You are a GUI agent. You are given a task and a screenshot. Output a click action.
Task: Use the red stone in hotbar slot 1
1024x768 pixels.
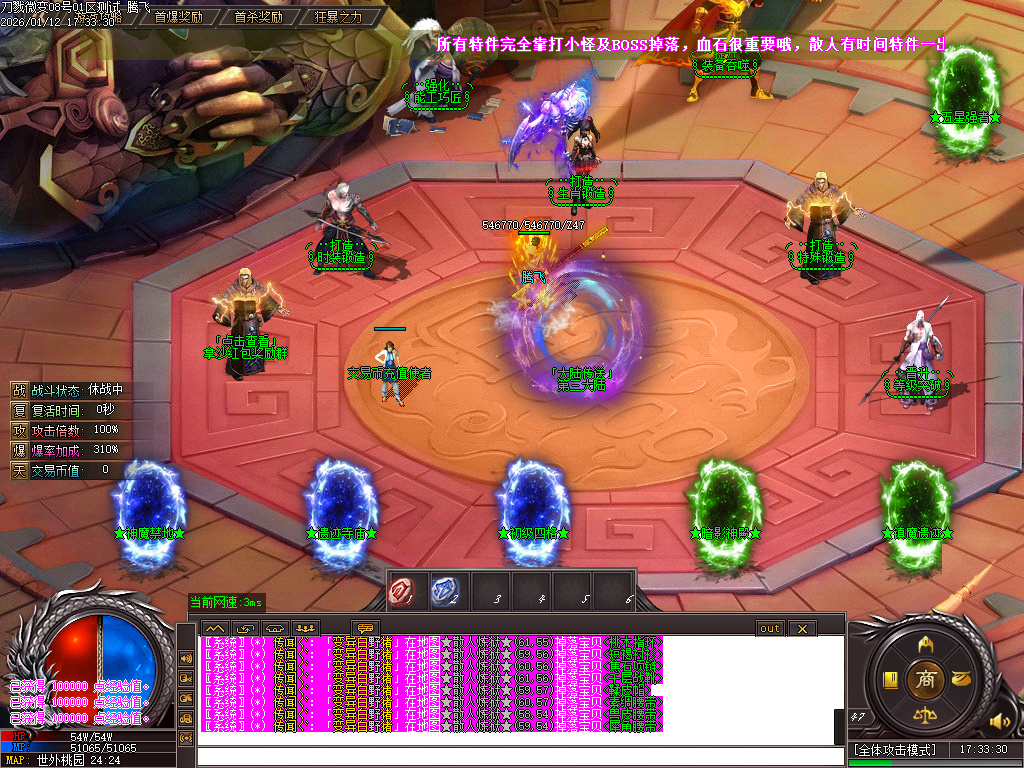[404, 592]
